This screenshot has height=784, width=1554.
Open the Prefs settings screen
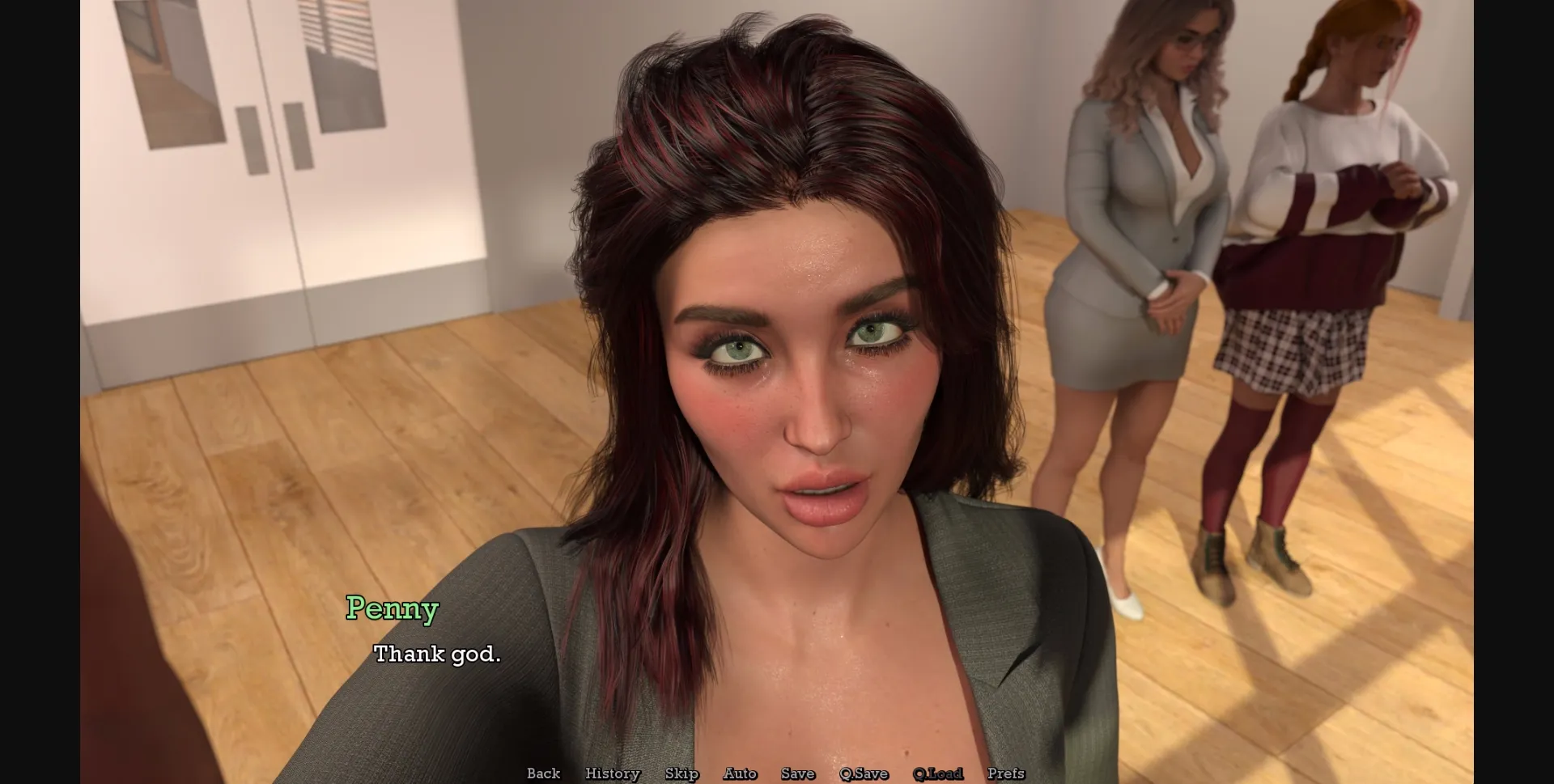1006,773
